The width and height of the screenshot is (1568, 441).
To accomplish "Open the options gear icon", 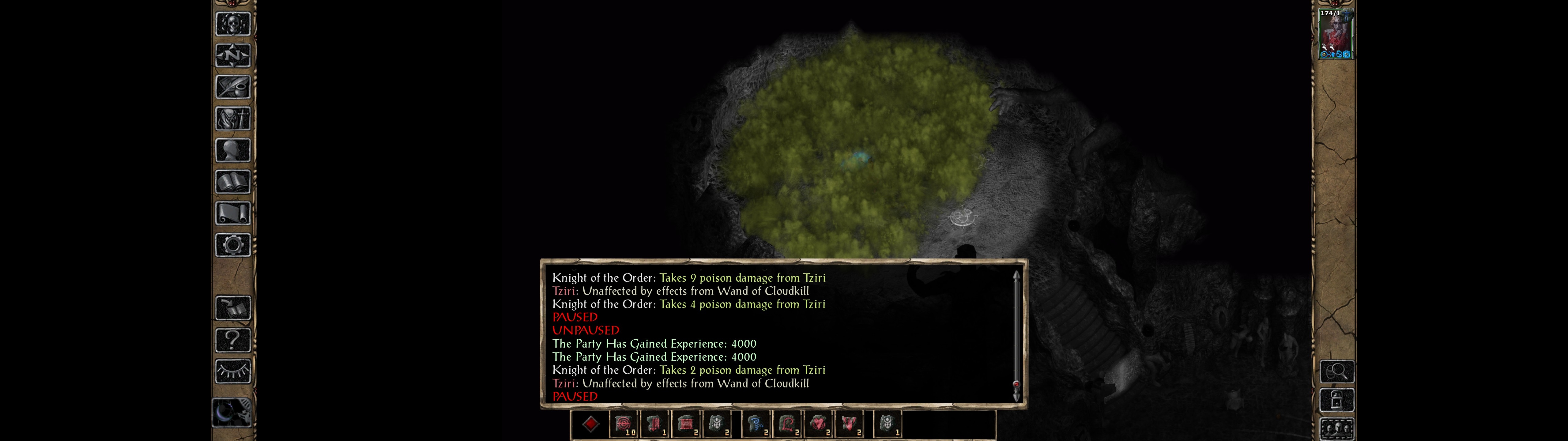I will [232, 246].
